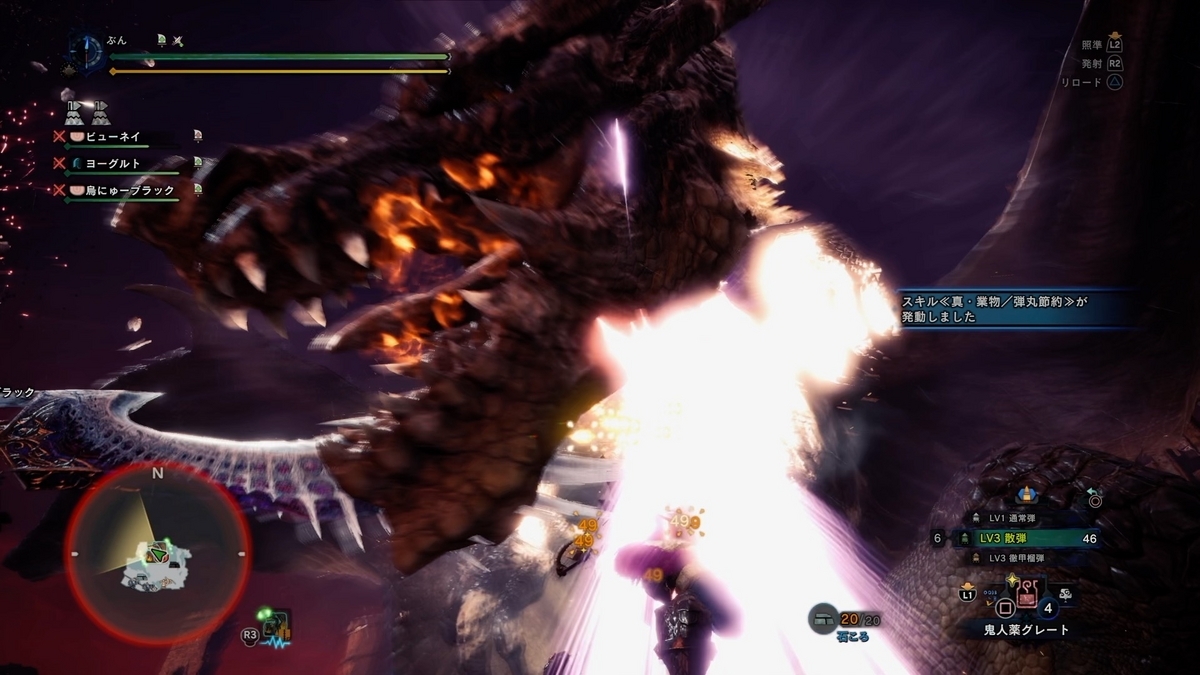Click the clock compass quest timer
The width and height of the screenshot is (1200, 675).
87,52
